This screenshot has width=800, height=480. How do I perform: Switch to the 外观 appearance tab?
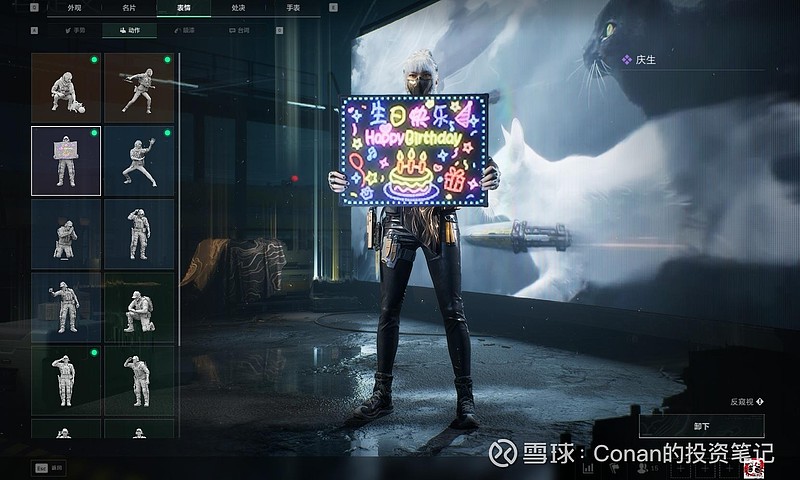[x=75, y=7]
